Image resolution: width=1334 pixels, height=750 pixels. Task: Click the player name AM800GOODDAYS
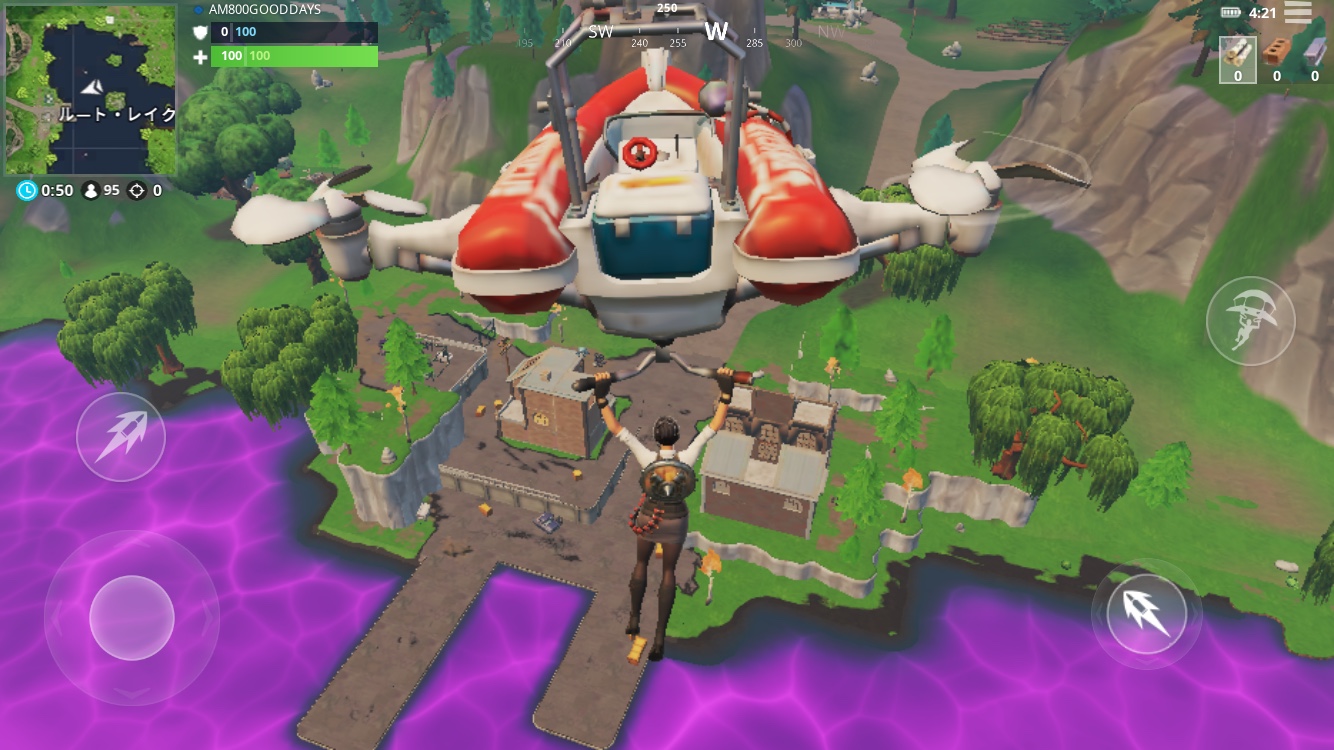[263, 10]
